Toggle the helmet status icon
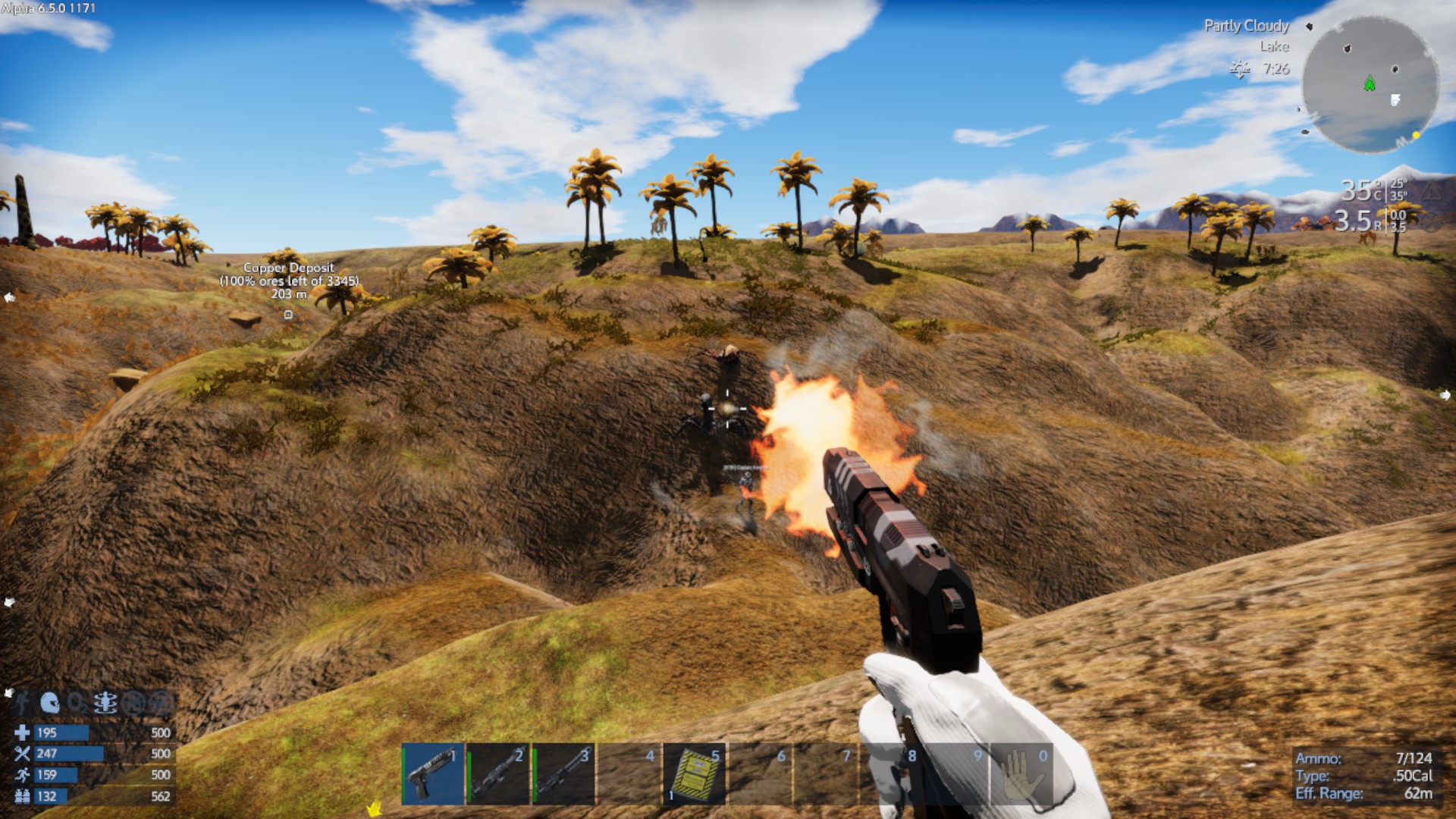Screen dimensions: 1456x819 click(50, 703)
